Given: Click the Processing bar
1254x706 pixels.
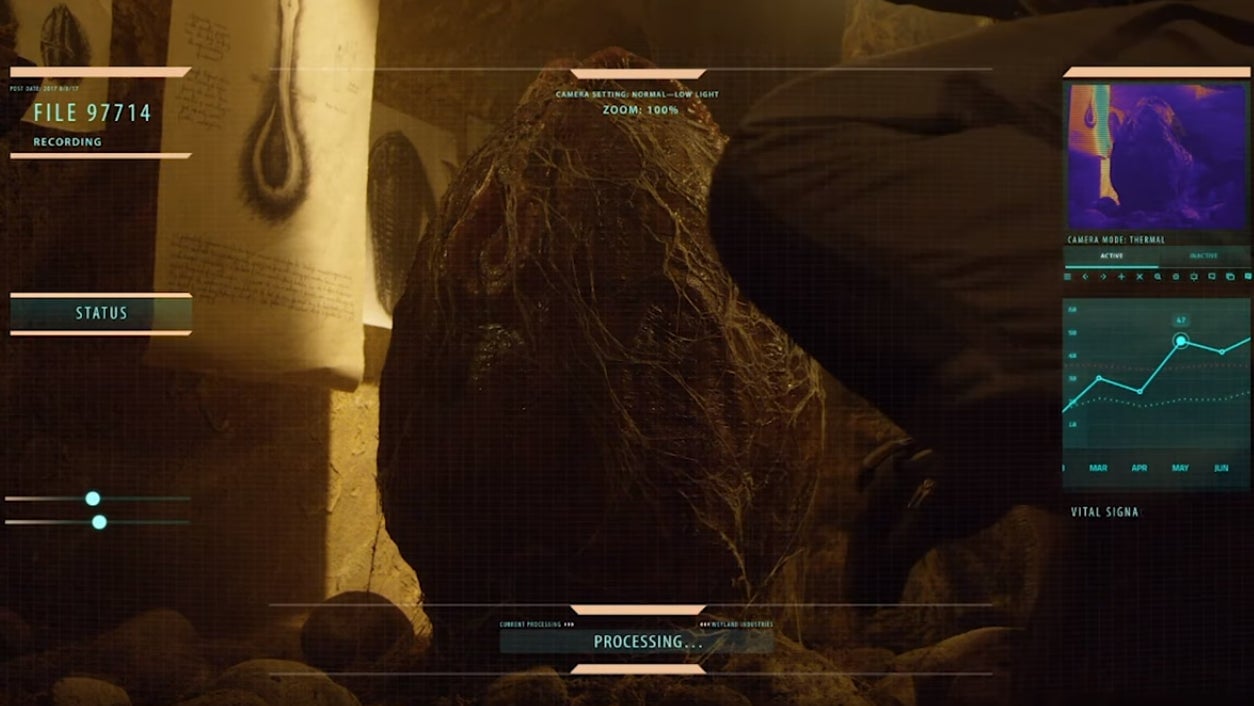Looking at the screenshot, I should tap(637, 641).
